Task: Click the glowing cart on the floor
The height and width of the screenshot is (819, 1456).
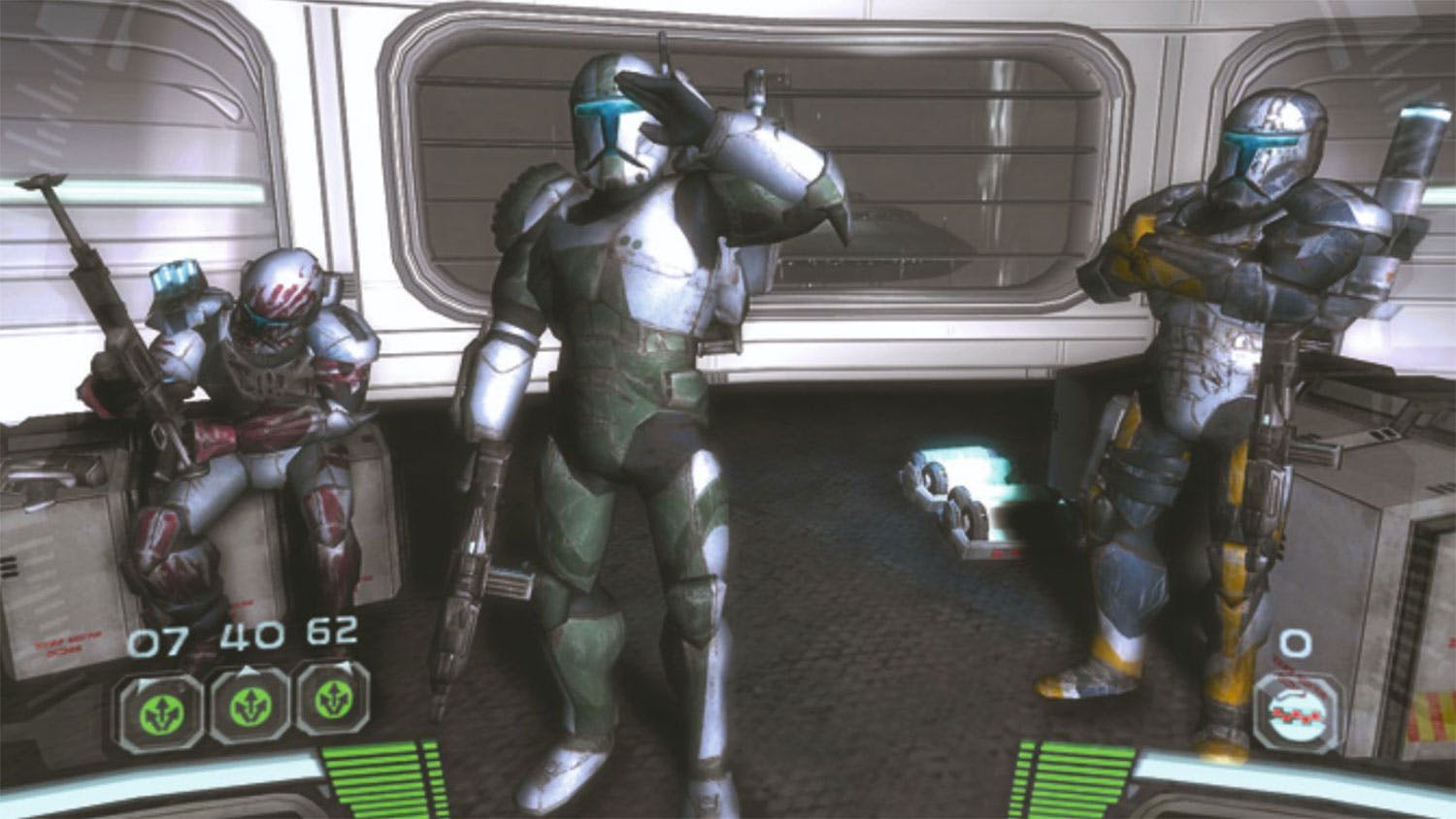Action: [x=971, y=495]
